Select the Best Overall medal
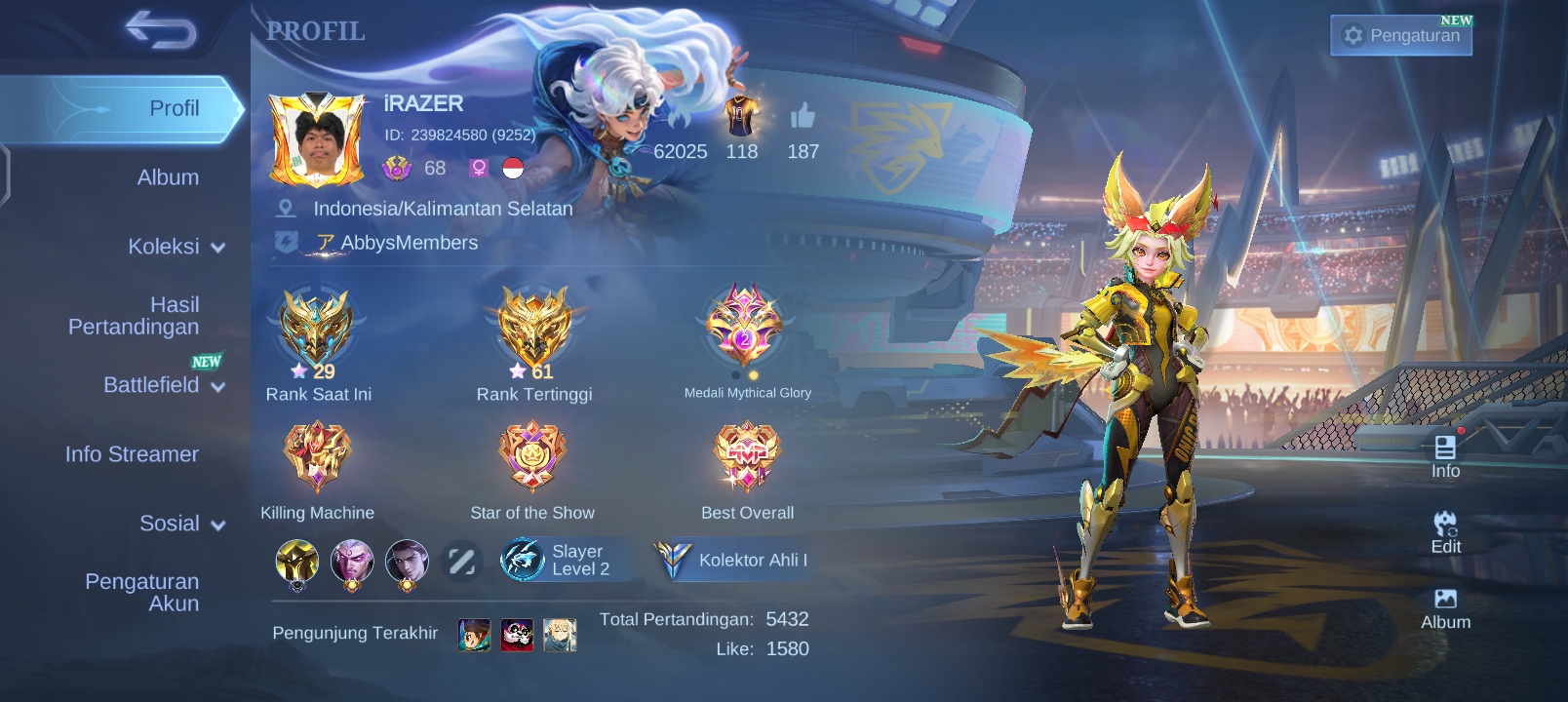Screen dimensions: 1568x702 (x=747, y=455)
